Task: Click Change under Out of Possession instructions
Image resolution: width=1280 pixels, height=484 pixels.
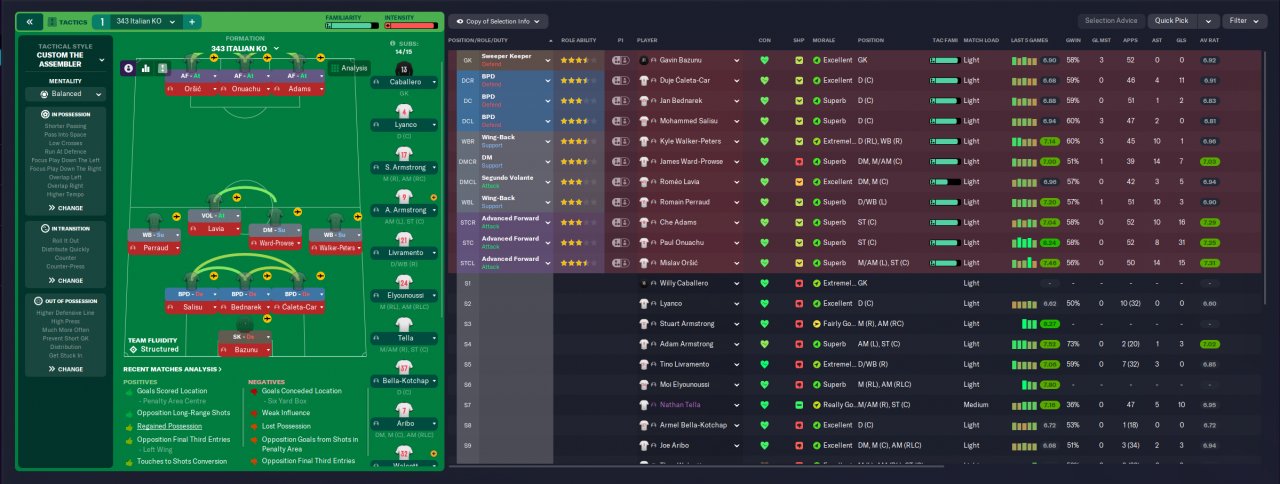Action: 65,369
